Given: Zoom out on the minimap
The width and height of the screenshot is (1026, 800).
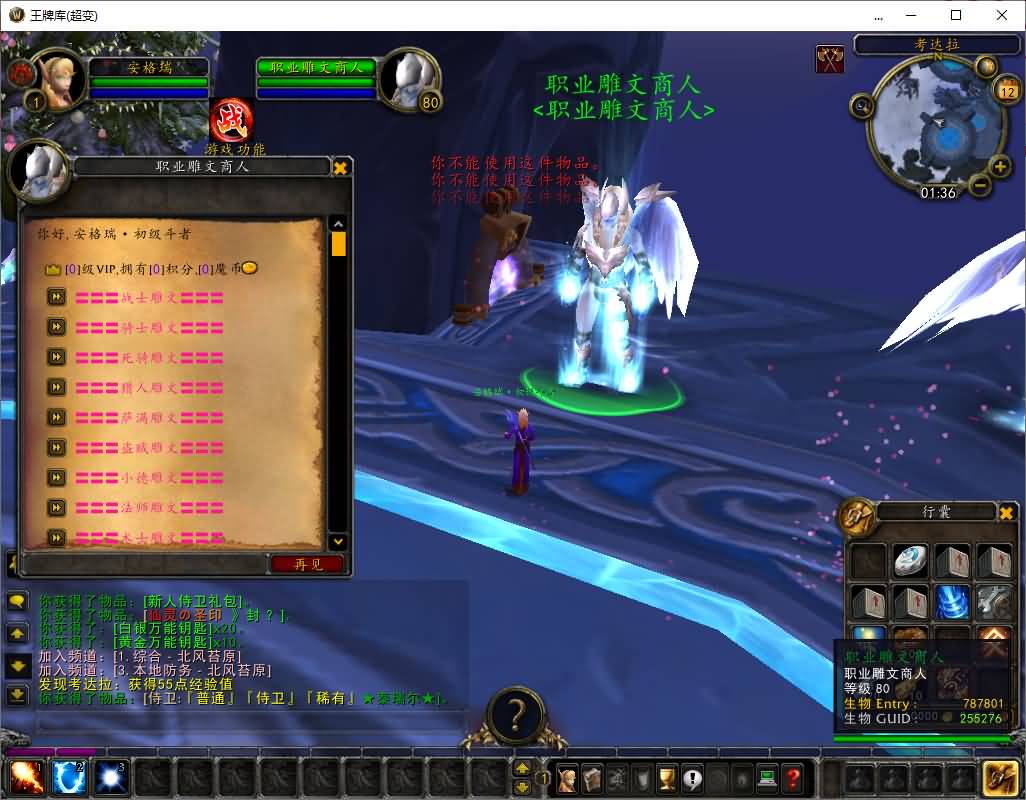Looking at the screenshot, I should pyautogui.click(x=980, y=185).
